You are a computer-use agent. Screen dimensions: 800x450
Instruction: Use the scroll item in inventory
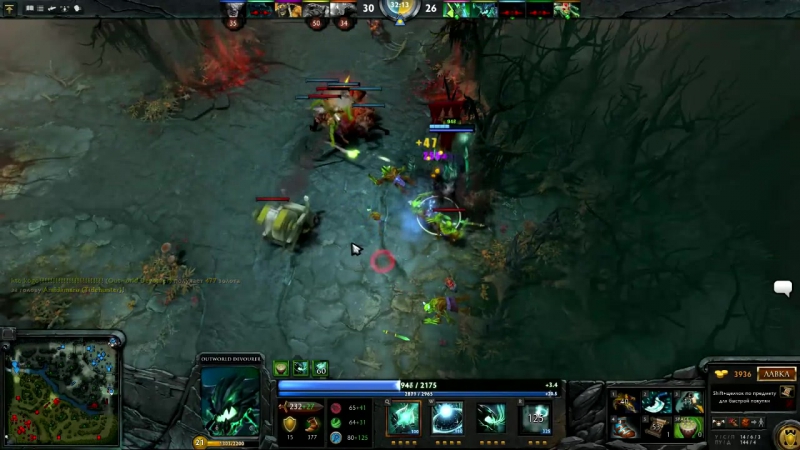[656, 427]
